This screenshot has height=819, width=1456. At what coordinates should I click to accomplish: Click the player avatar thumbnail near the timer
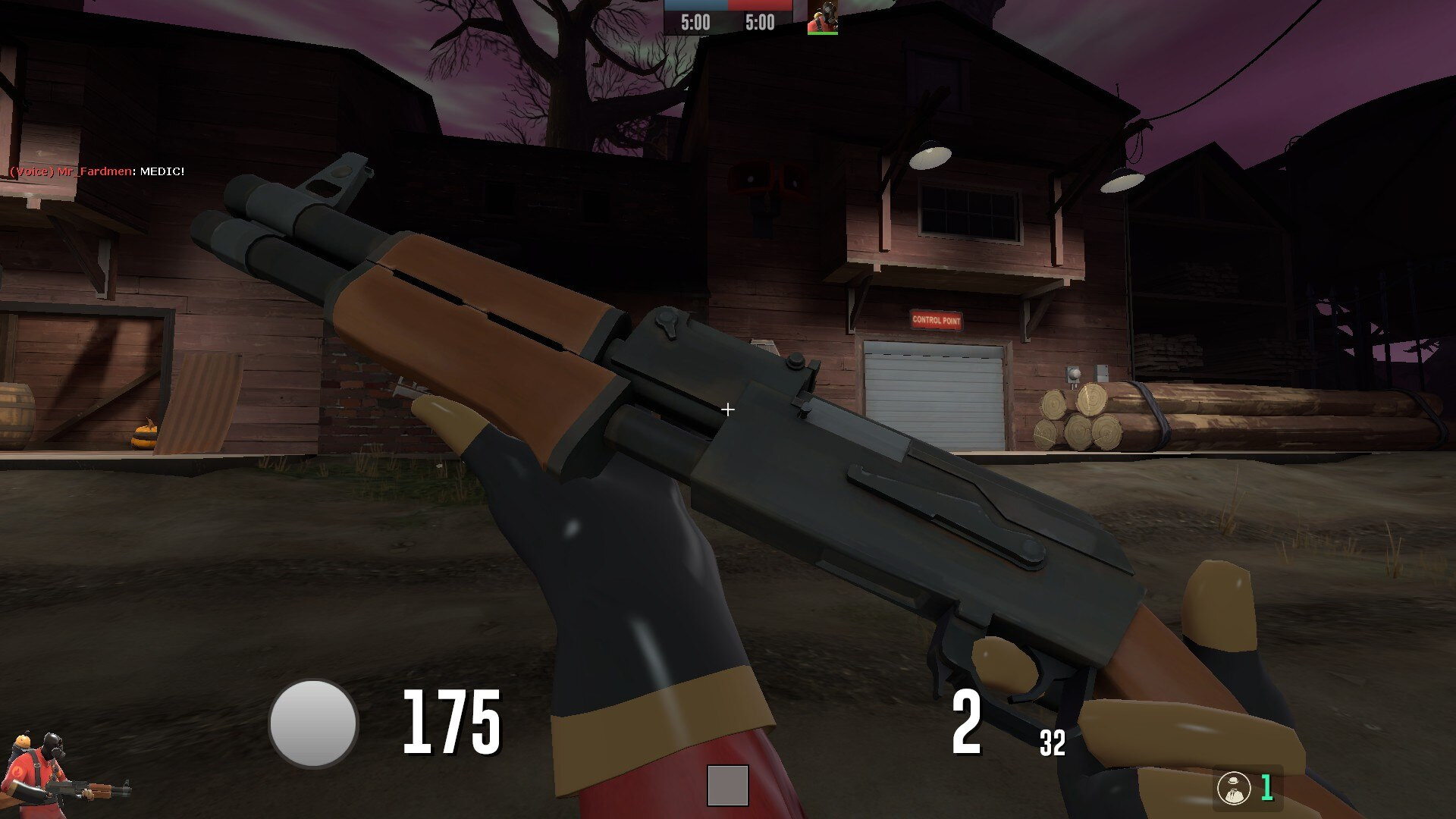pyautogui.click(x=824, y=17)
